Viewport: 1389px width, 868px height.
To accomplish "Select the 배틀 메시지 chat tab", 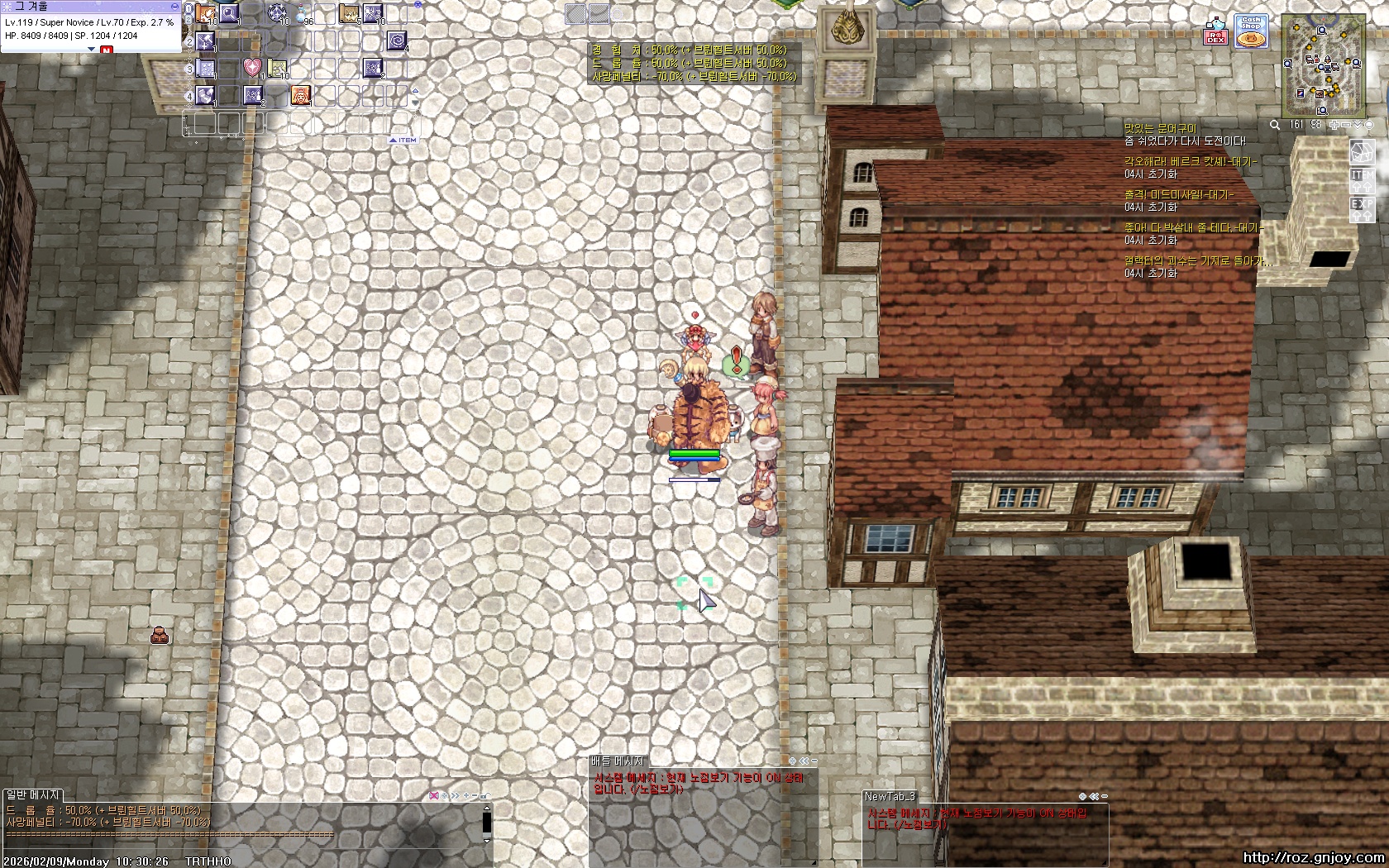I will tap(617, 761).
